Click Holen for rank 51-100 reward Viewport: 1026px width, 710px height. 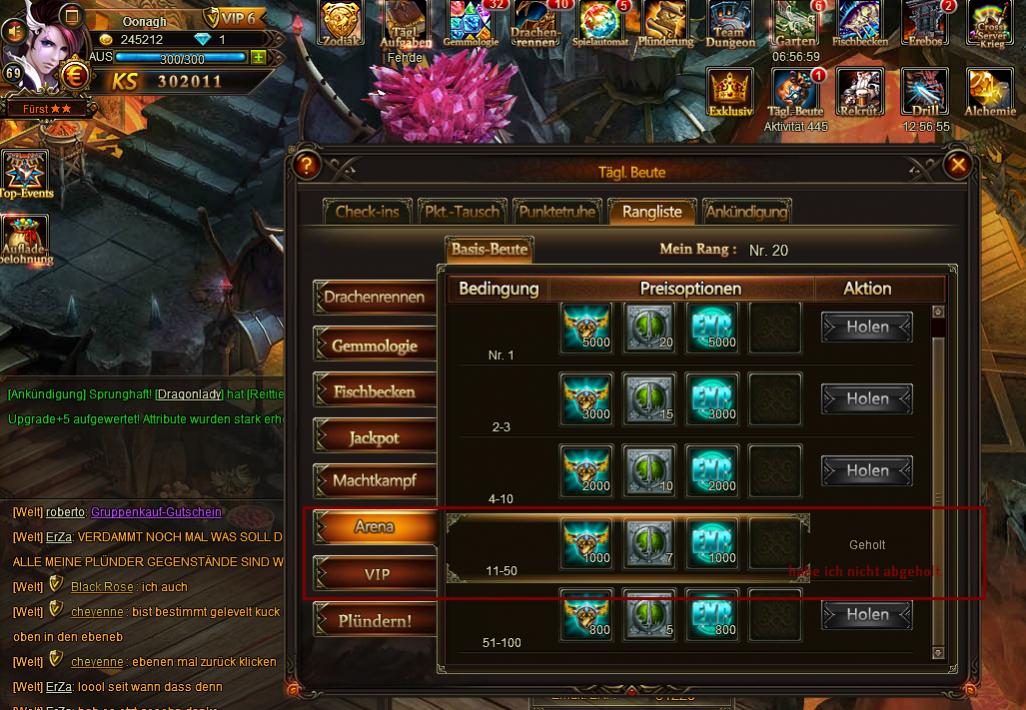(x=867, y=615)
